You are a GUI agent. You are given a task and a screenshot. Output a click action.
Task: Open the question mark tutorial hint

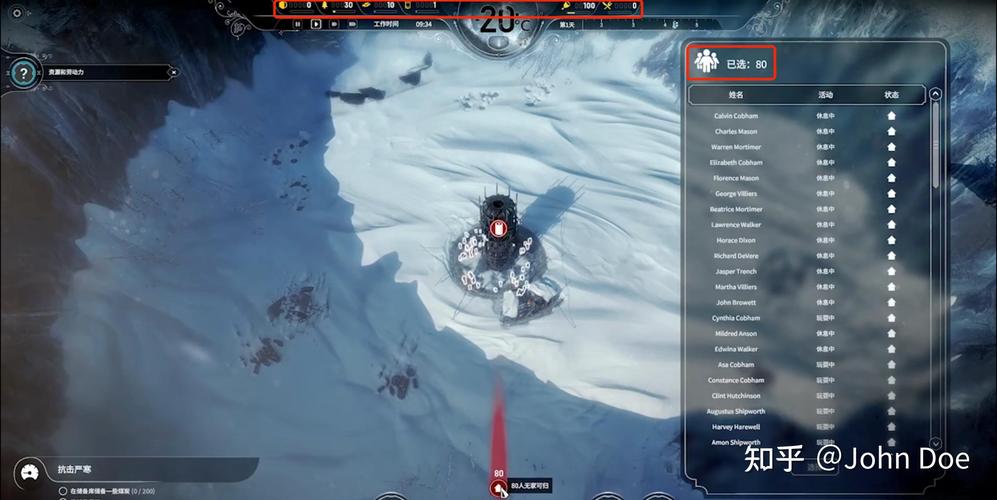23,72
